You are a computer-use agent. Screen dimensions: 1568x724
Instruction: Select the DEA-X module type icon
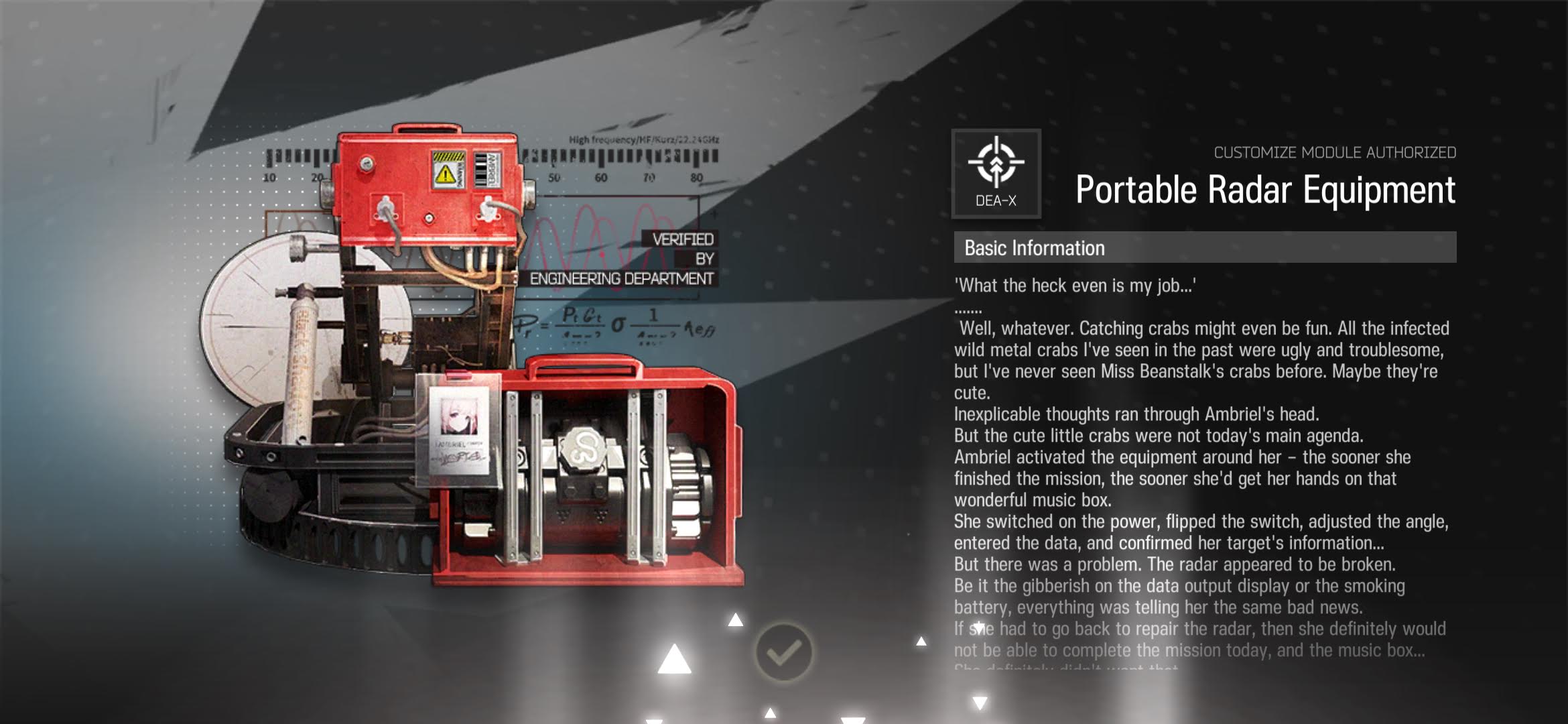tap(996, 173)
